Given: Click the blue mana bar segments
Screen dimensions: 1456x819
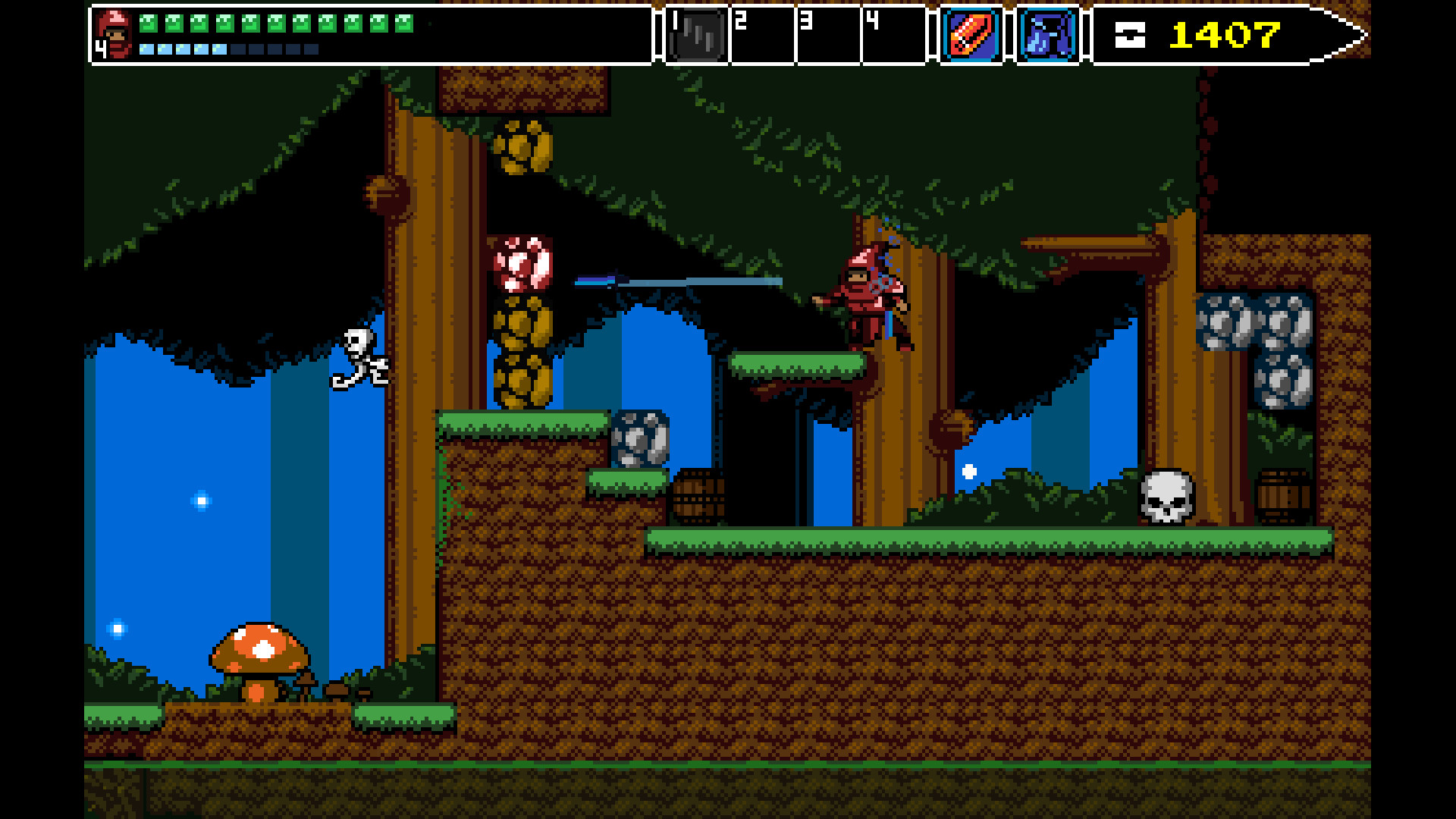Looking at the screenshot, I should pos(182,49).
